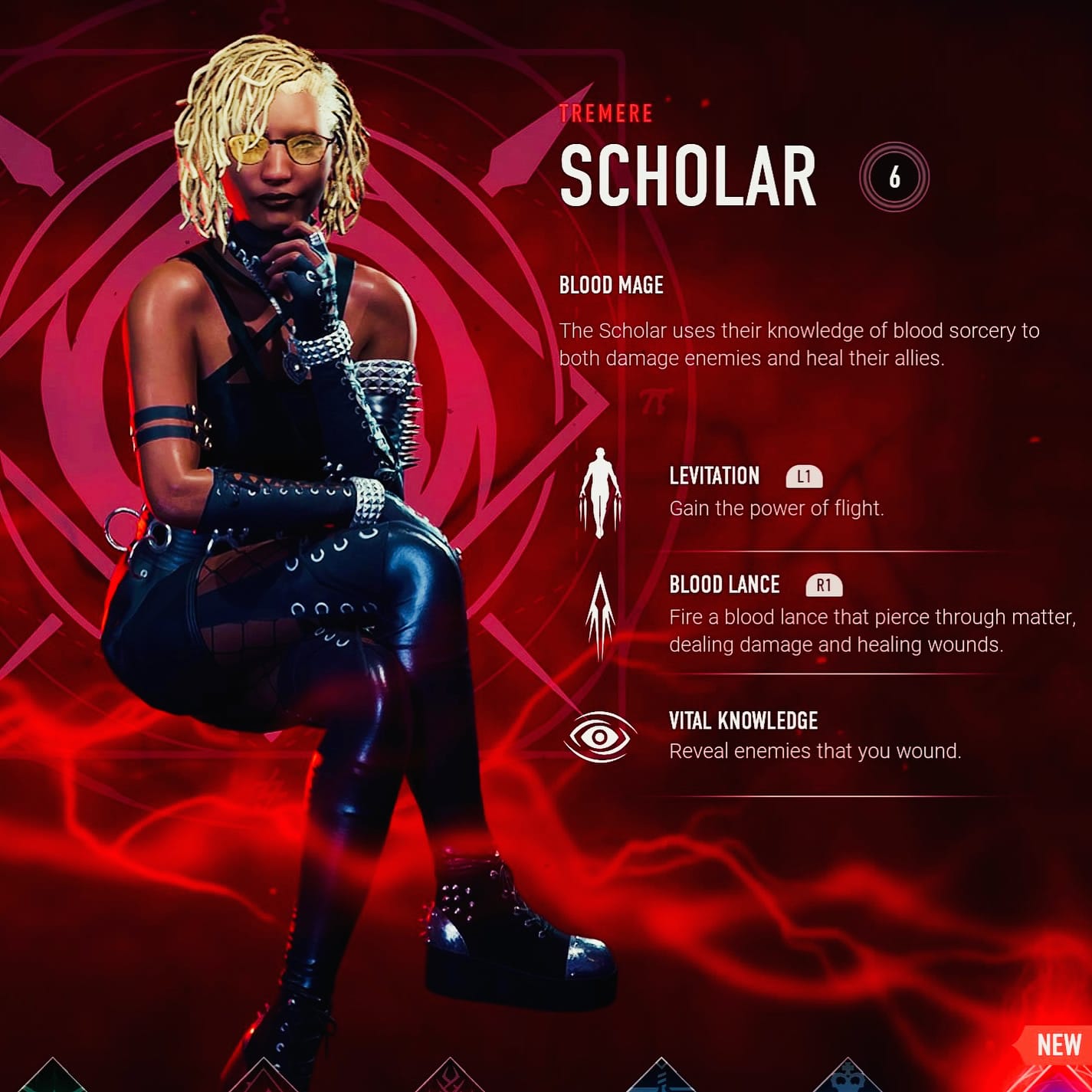
Task: Select the Levitation ability icon
Action: [600, 492]
